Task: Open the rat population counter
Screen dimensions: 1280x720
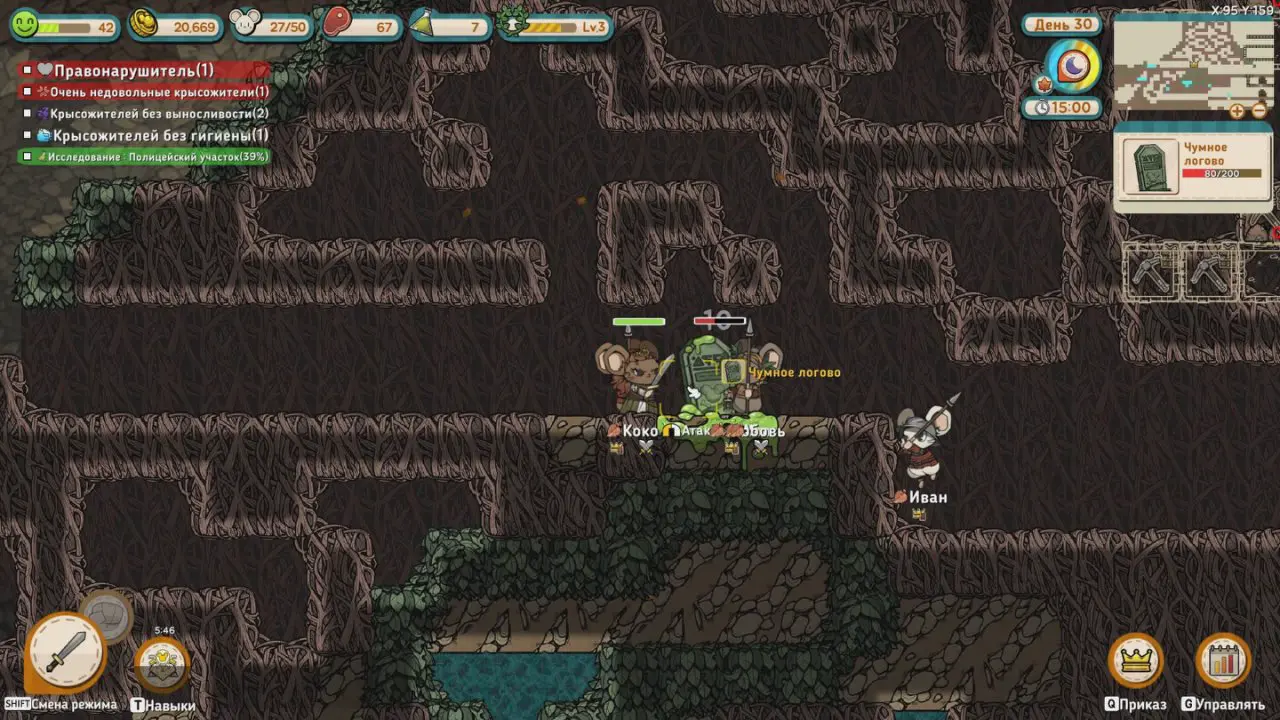Action: click(246, 24)
